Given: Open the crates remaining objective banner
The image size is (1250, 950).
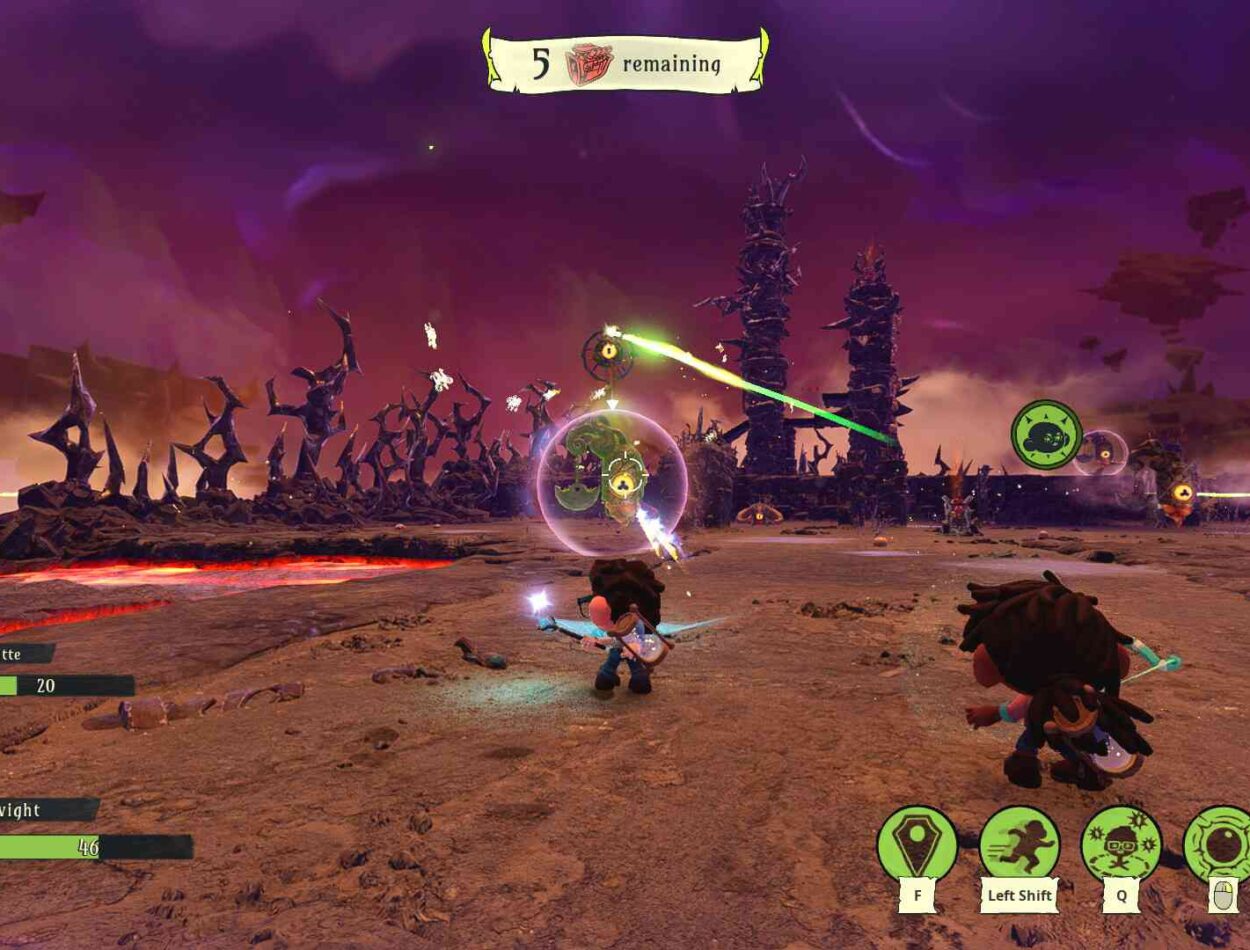Looking at the screenshot, I should tap(626, 63).
